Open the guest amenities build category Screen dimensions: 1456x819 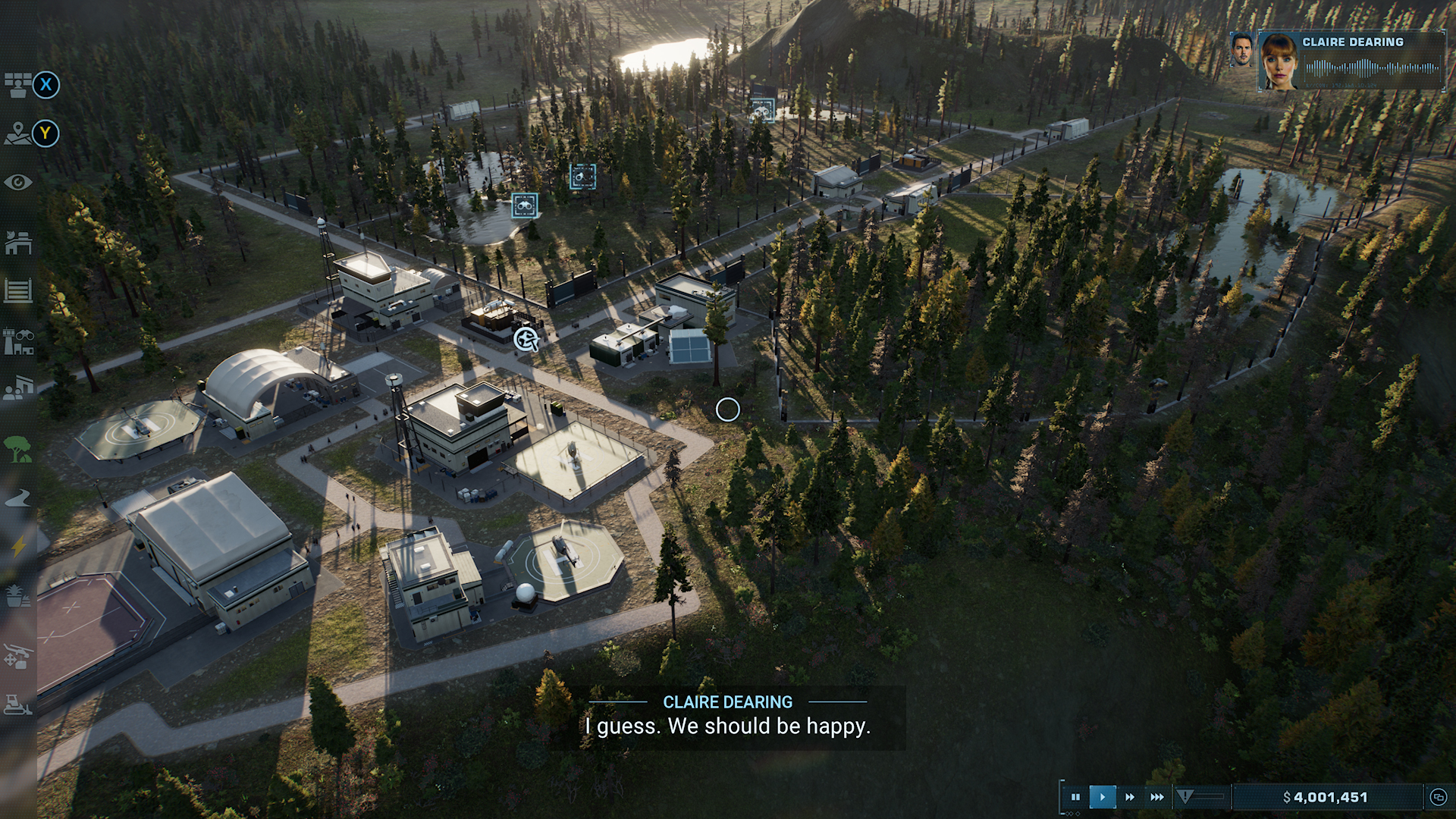[18, 388]
